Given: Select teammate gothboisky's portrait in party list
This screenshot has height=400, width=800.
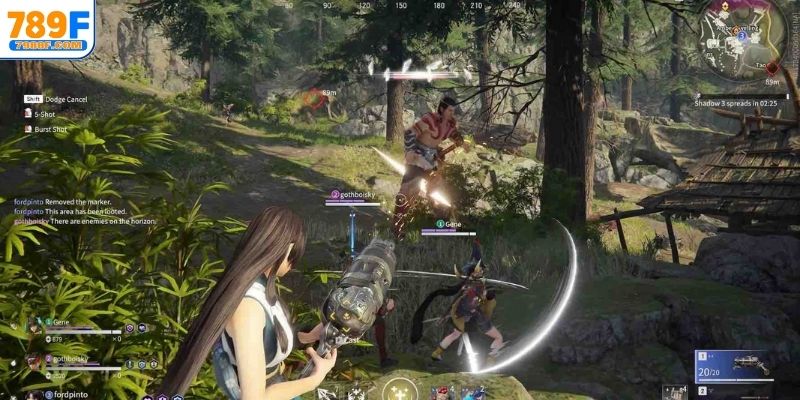Looking at the screenshot, I should 35,361.
